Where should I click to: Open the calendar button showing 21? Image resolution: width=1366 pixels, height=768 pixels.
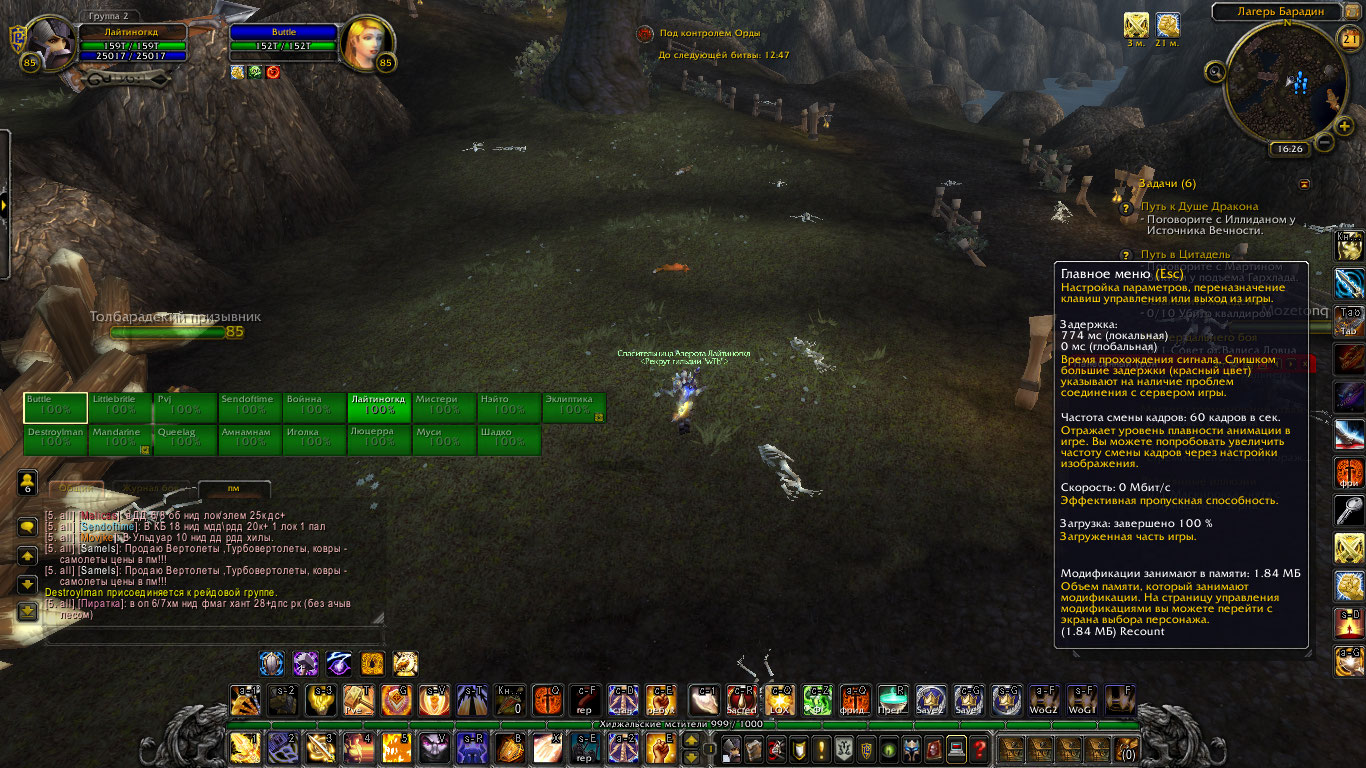(x=1350, y=40)
